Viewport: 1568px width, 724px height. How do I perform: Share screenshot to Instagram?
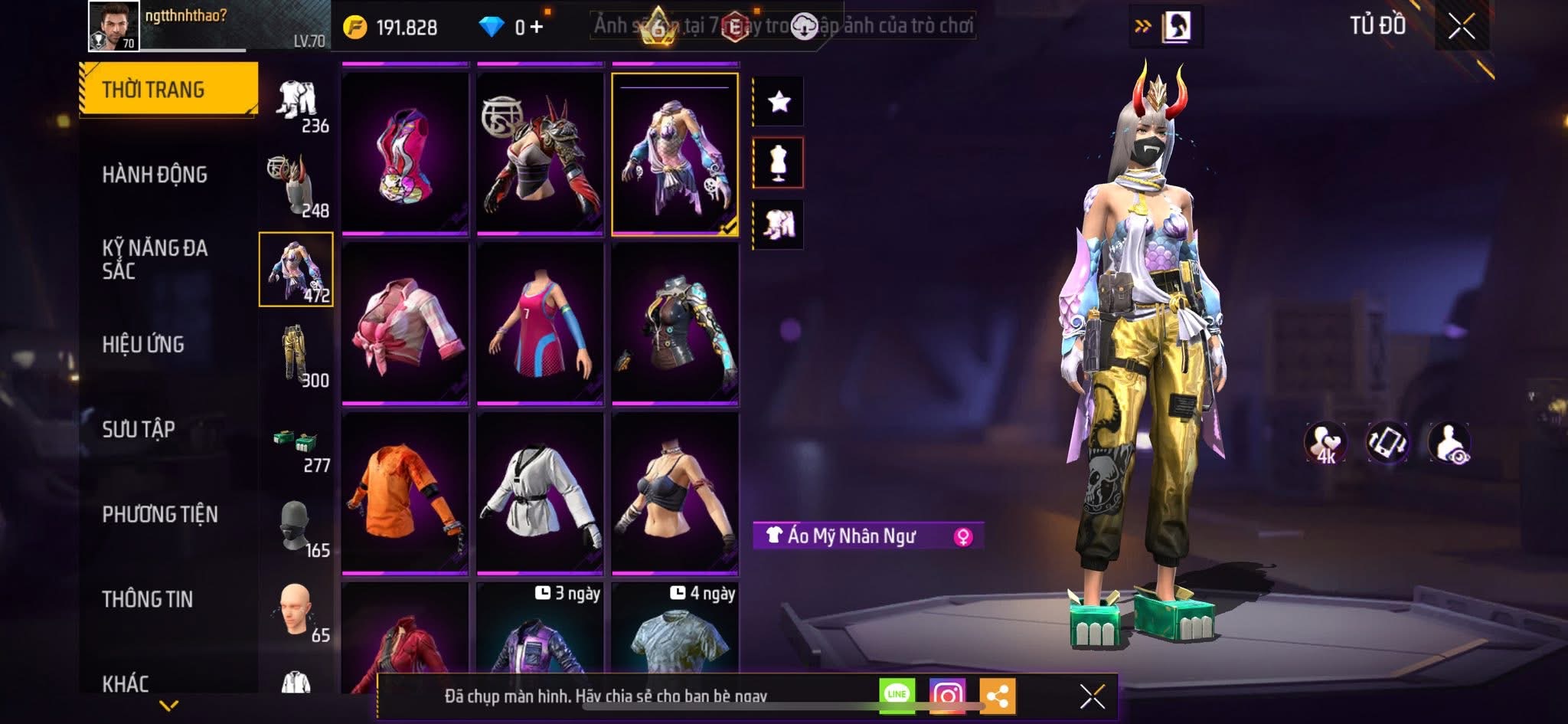pos(947,695)
